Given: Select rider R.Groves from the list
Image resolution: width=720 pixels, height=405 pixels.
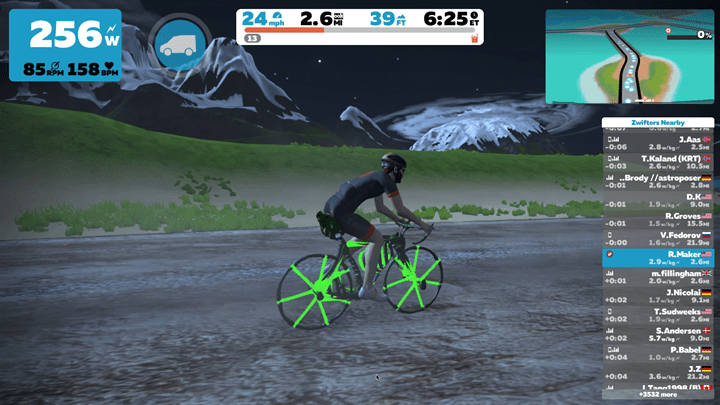Looking at the screenshot, I should 657,219.
